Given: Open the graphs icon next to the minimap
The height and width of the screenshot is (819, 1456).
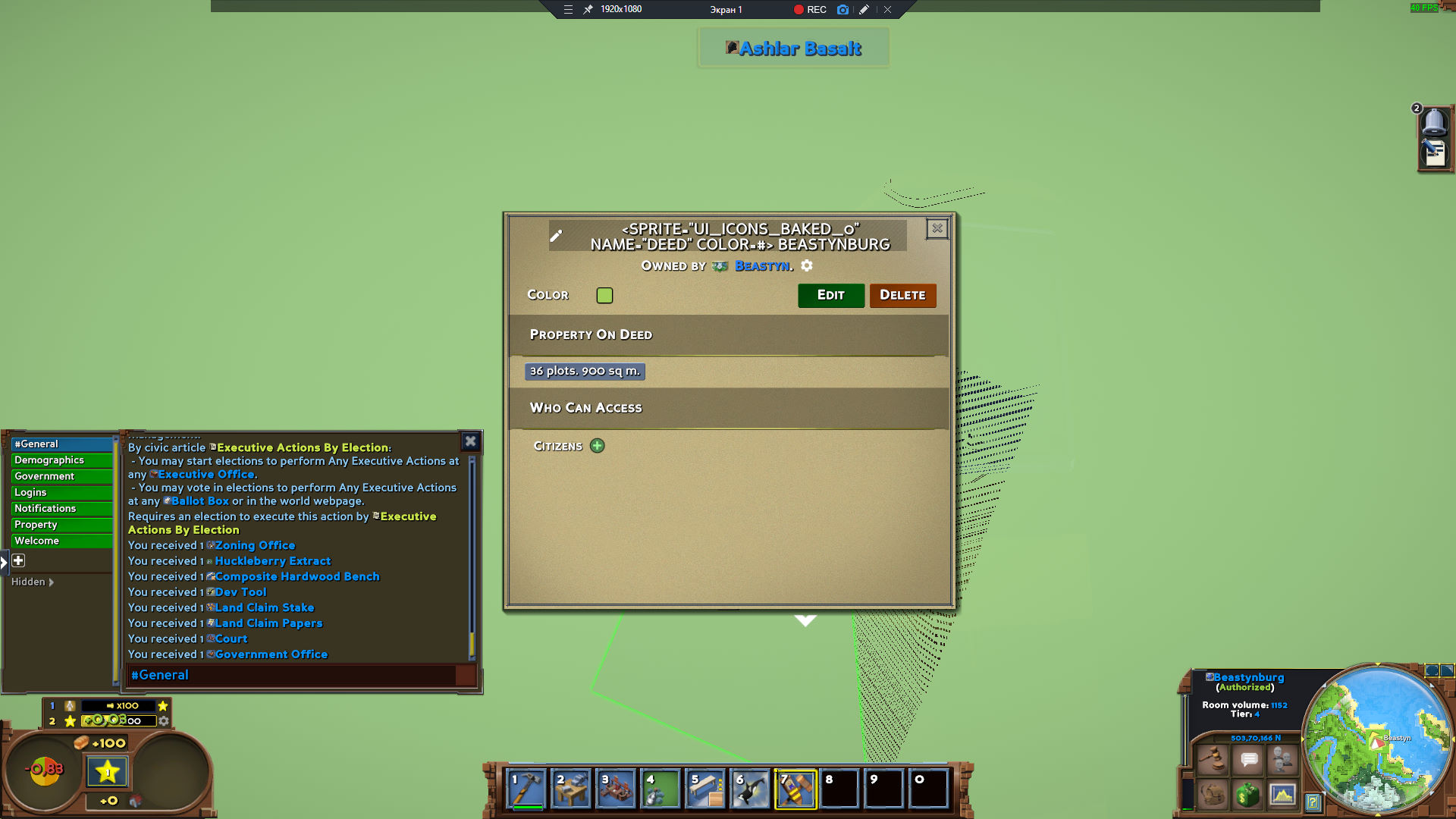Looking at the screenshot, I should click(x=1282, y=795).
